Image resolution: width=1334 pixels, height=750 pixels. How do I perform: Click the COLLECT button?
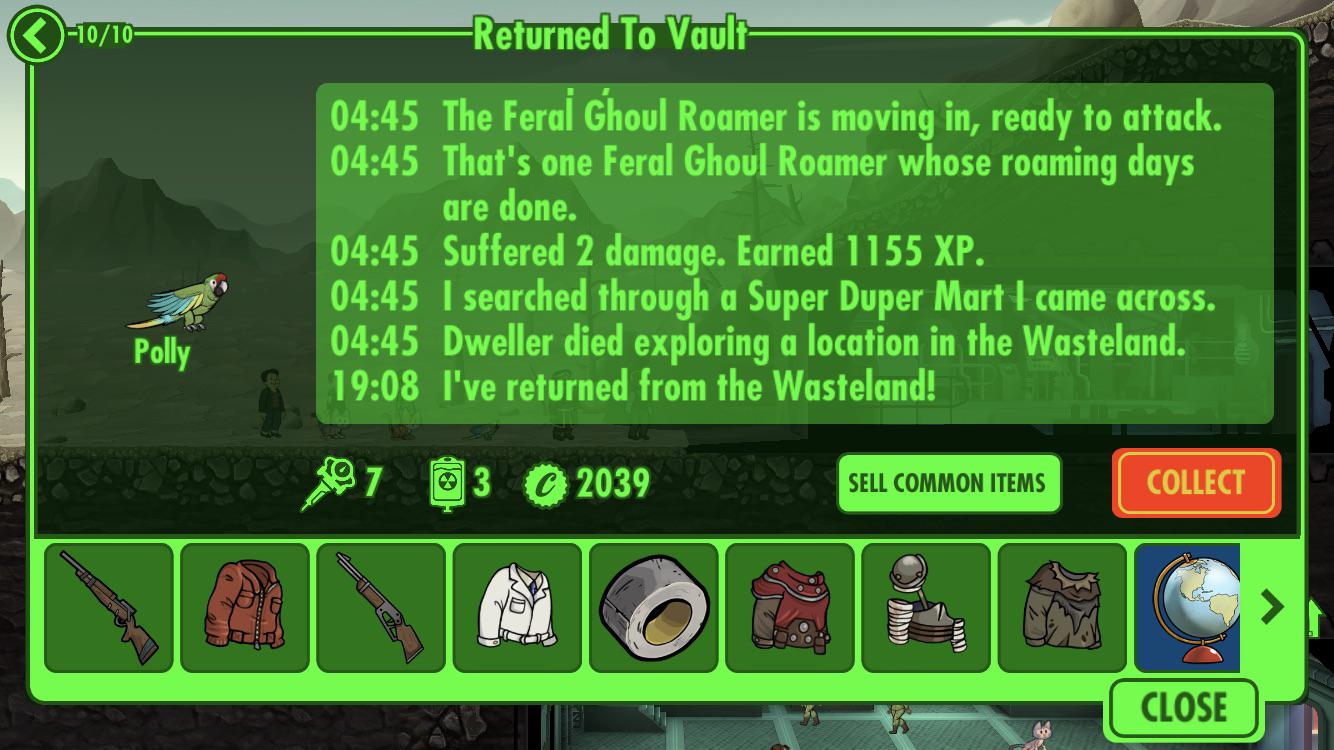[x=1196, y=483]
